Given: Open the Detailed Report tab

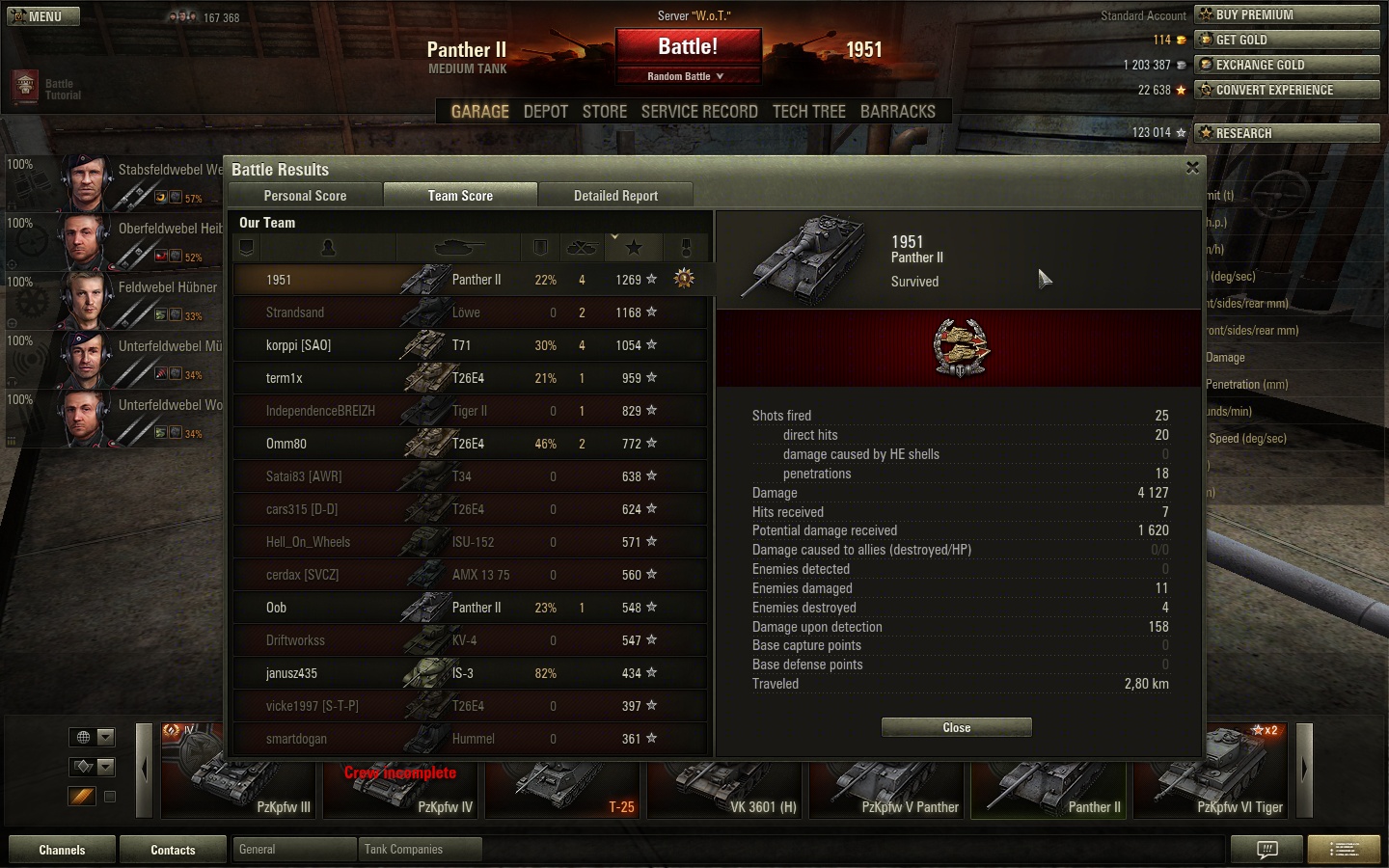Looking at the screenshot, I should tap(615, 196).
